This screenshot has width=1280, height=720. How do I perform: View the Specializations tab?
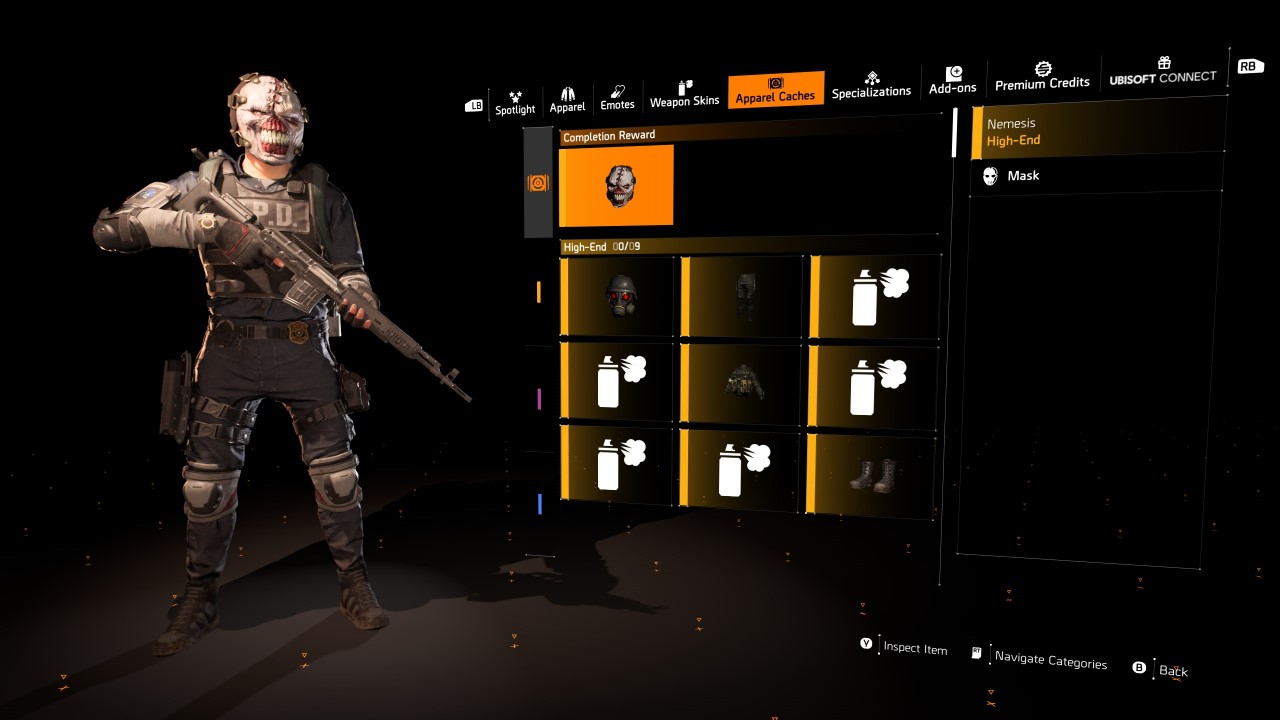871,85
